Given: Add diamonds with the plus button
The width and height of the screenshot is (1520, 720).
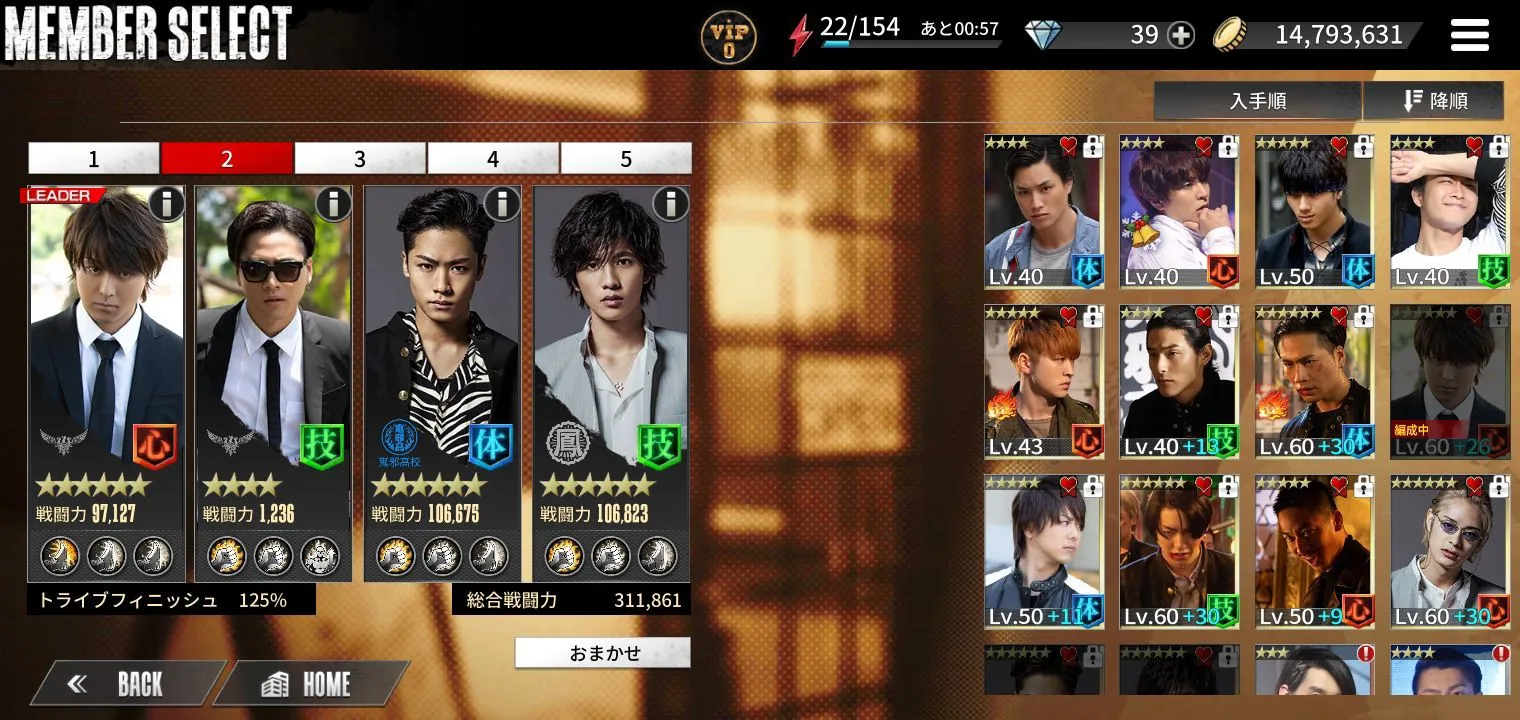Looking at the screenshot, I should tap(1181, 35).
